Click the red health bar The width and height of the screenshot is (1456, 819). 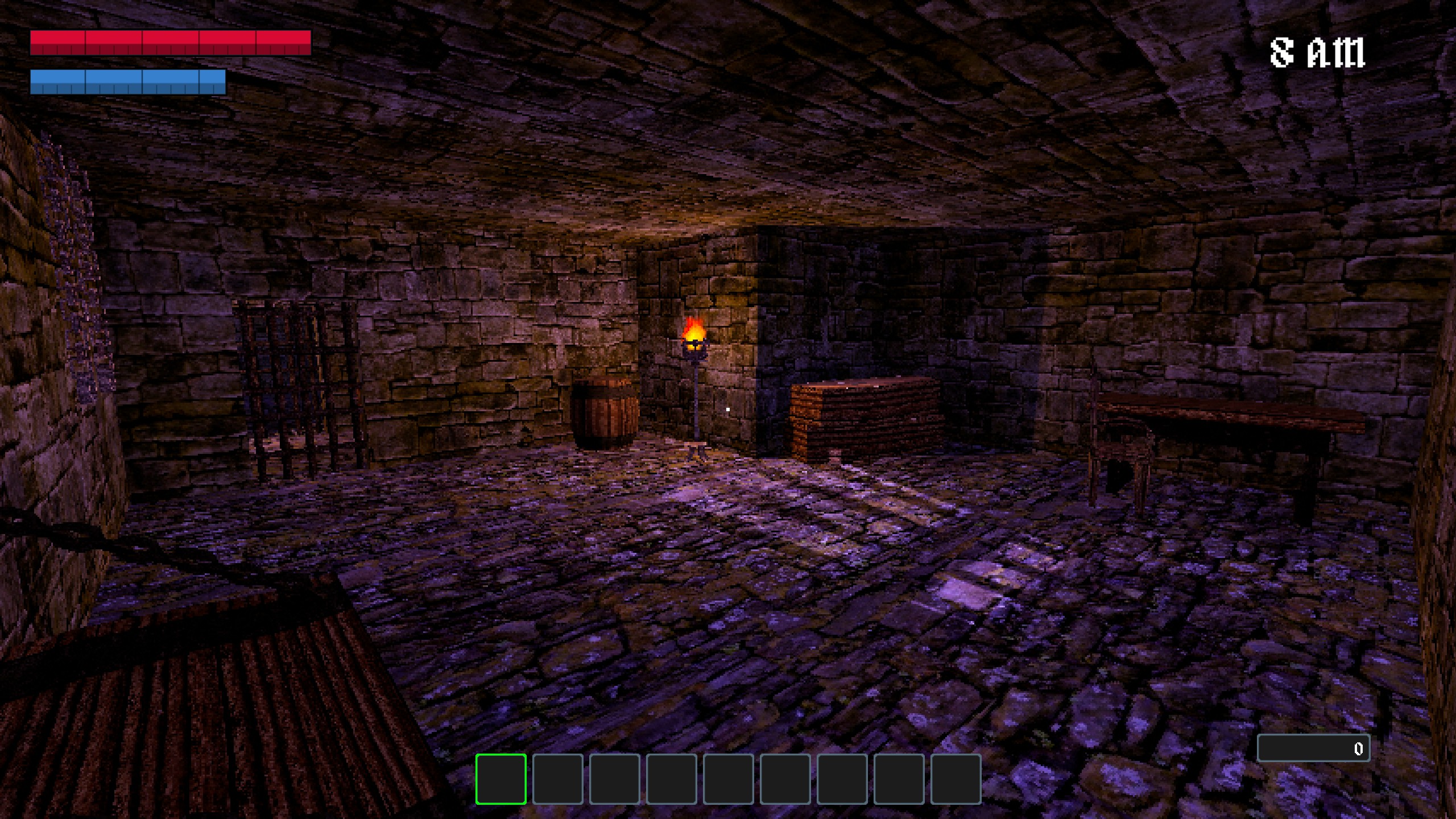(171, 43)
